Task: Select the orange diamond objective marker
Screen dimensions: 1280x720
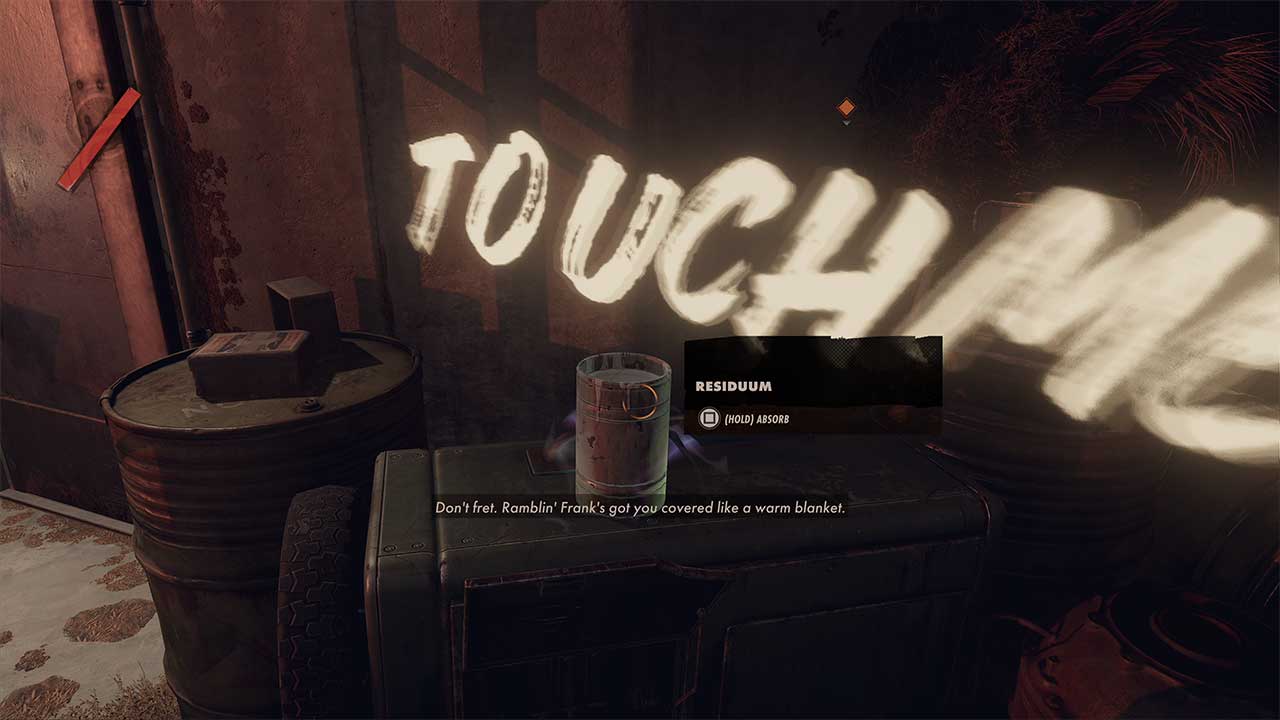Action: 846,107
